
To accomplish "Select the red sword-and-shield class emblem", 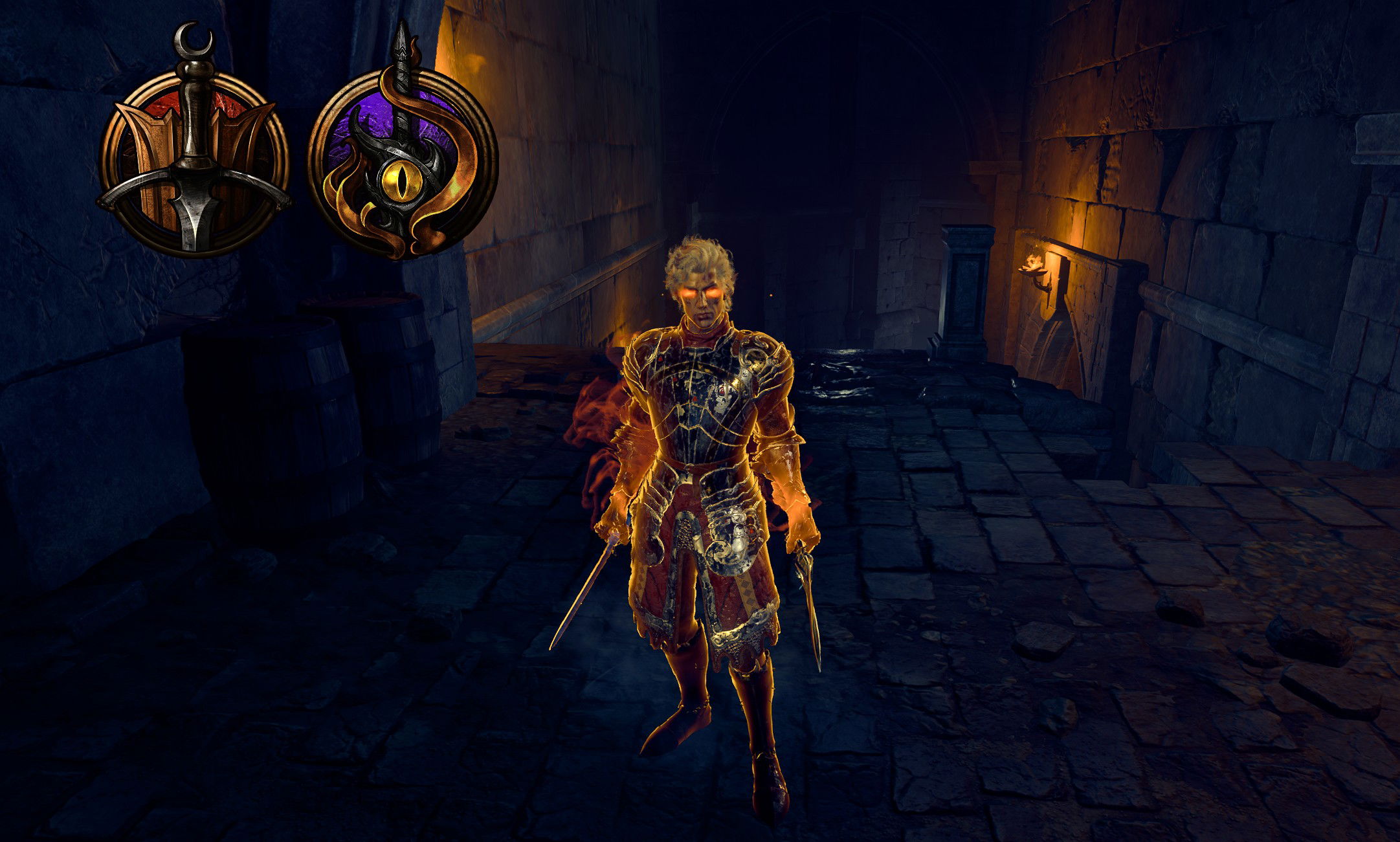I will pos(194,162).
